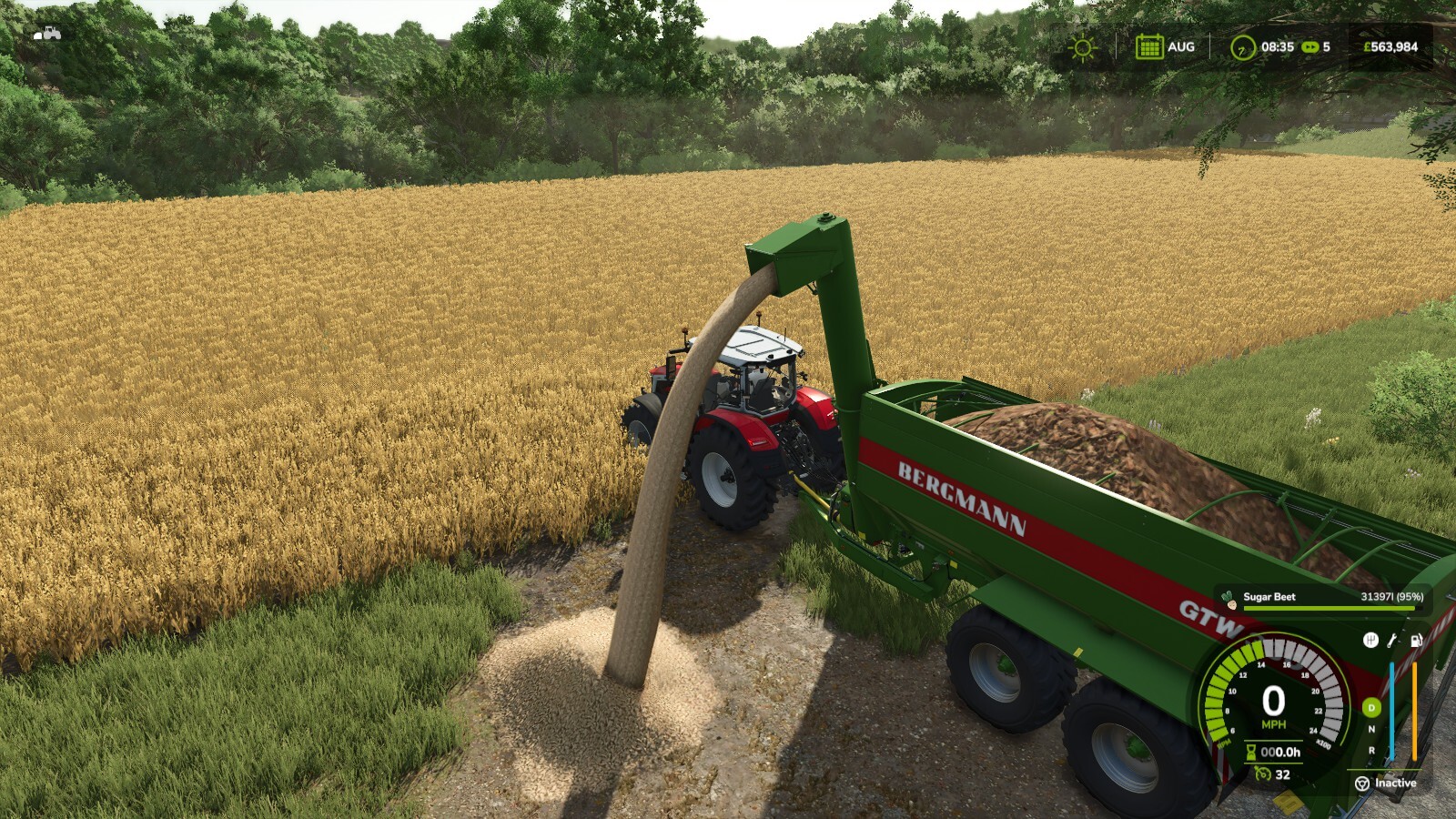Click the steering wheel icon beside Inactive
The height and width of the screenshot is (819, 1456).
coord(1360,784)
